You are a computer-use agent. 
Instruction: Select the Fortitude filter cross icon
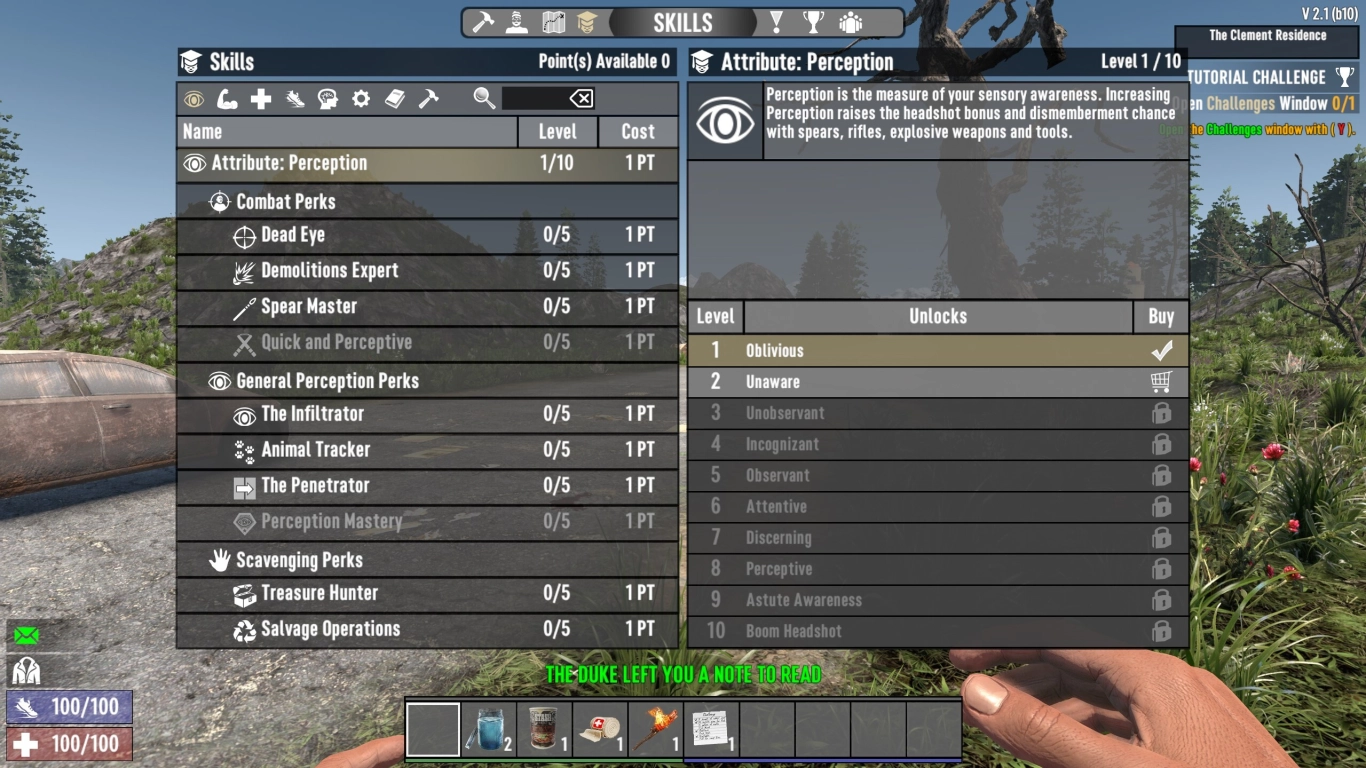(260, 98)
